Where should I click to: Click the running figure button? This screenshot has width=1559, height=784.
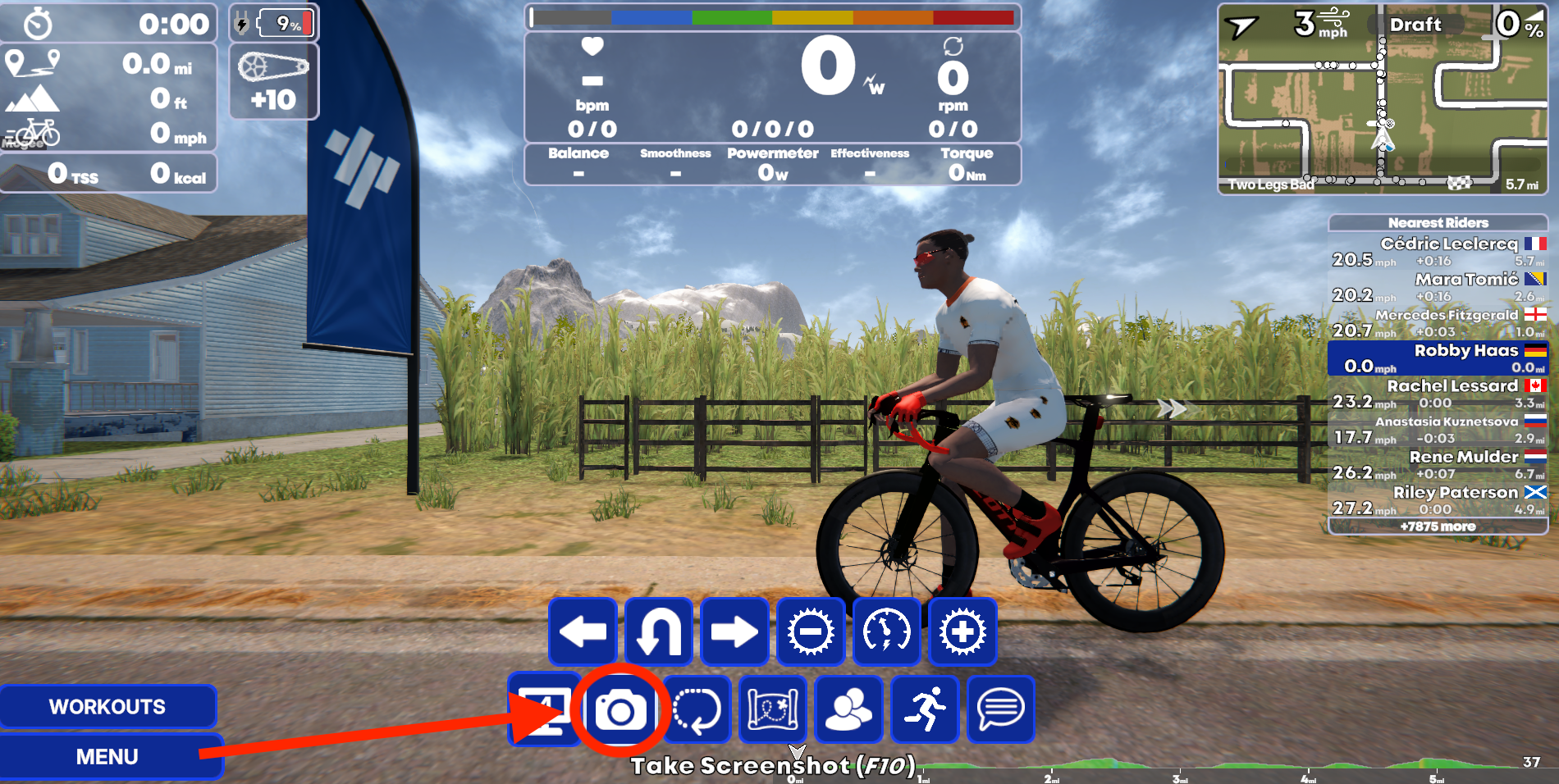pos(925,710)
